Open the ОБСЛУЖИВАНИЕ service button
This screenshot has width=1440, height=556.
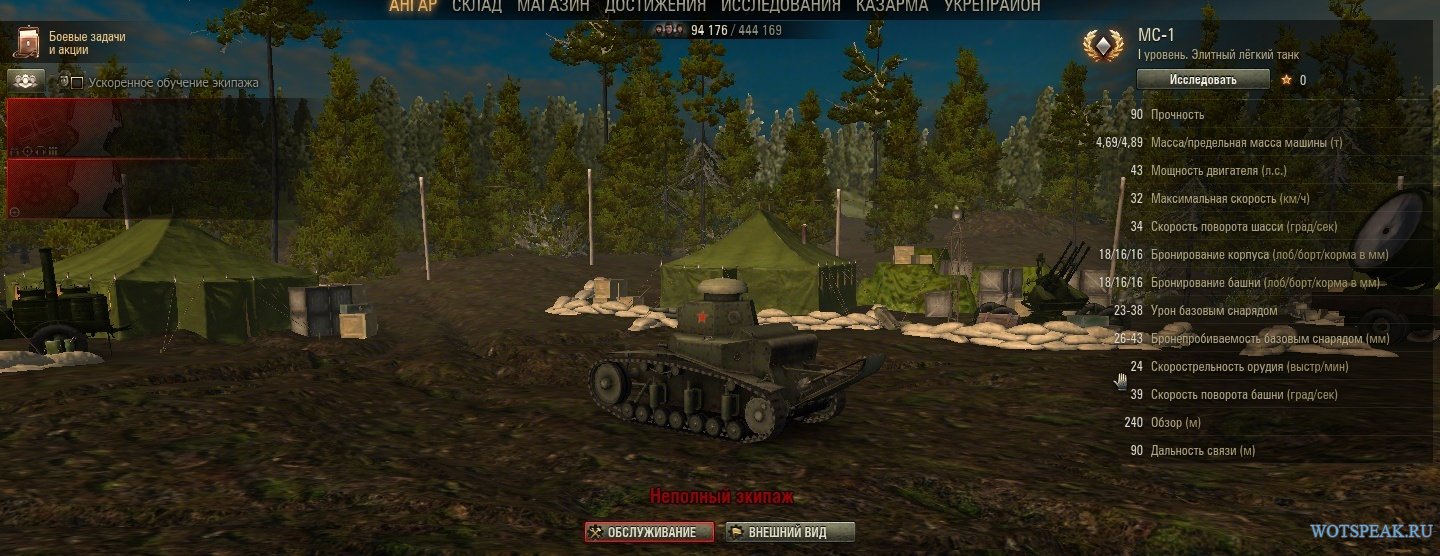(x=650, y=532)
